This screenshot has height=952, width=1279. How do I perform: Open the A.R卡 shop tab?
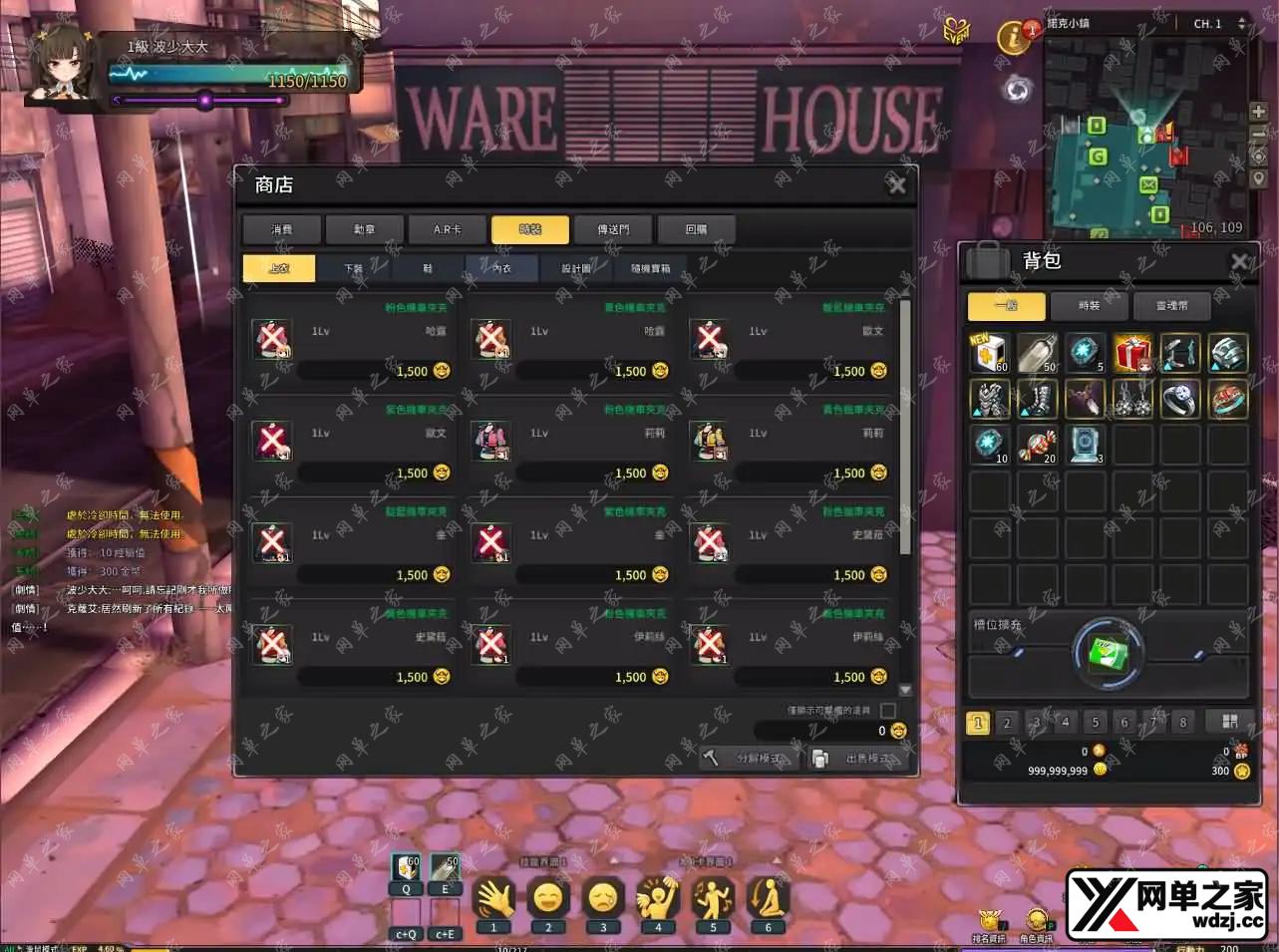448,229
